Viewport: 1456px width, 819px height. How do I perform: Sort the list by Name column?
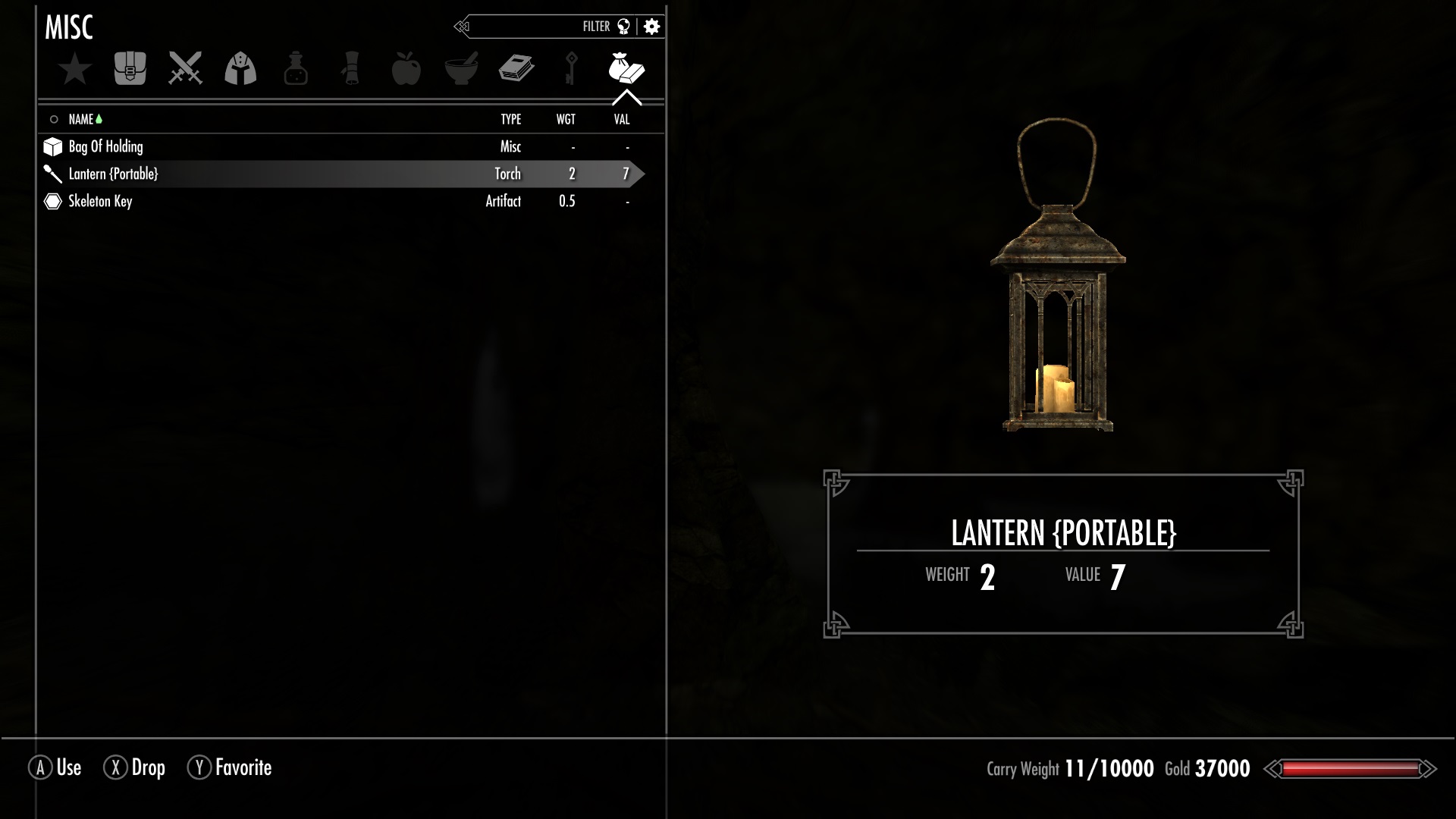[x=81, y=119]
